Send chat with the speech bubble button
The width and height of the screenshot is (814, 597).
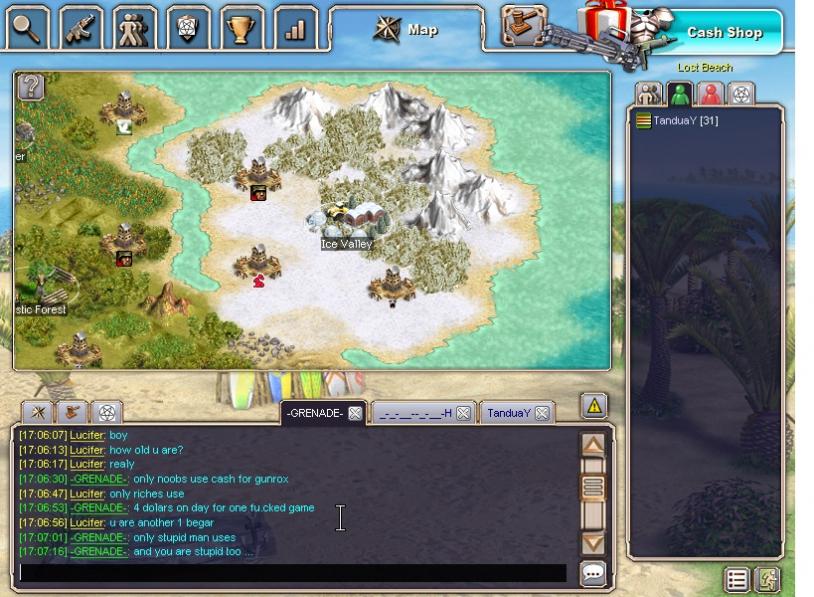[593, 573]
